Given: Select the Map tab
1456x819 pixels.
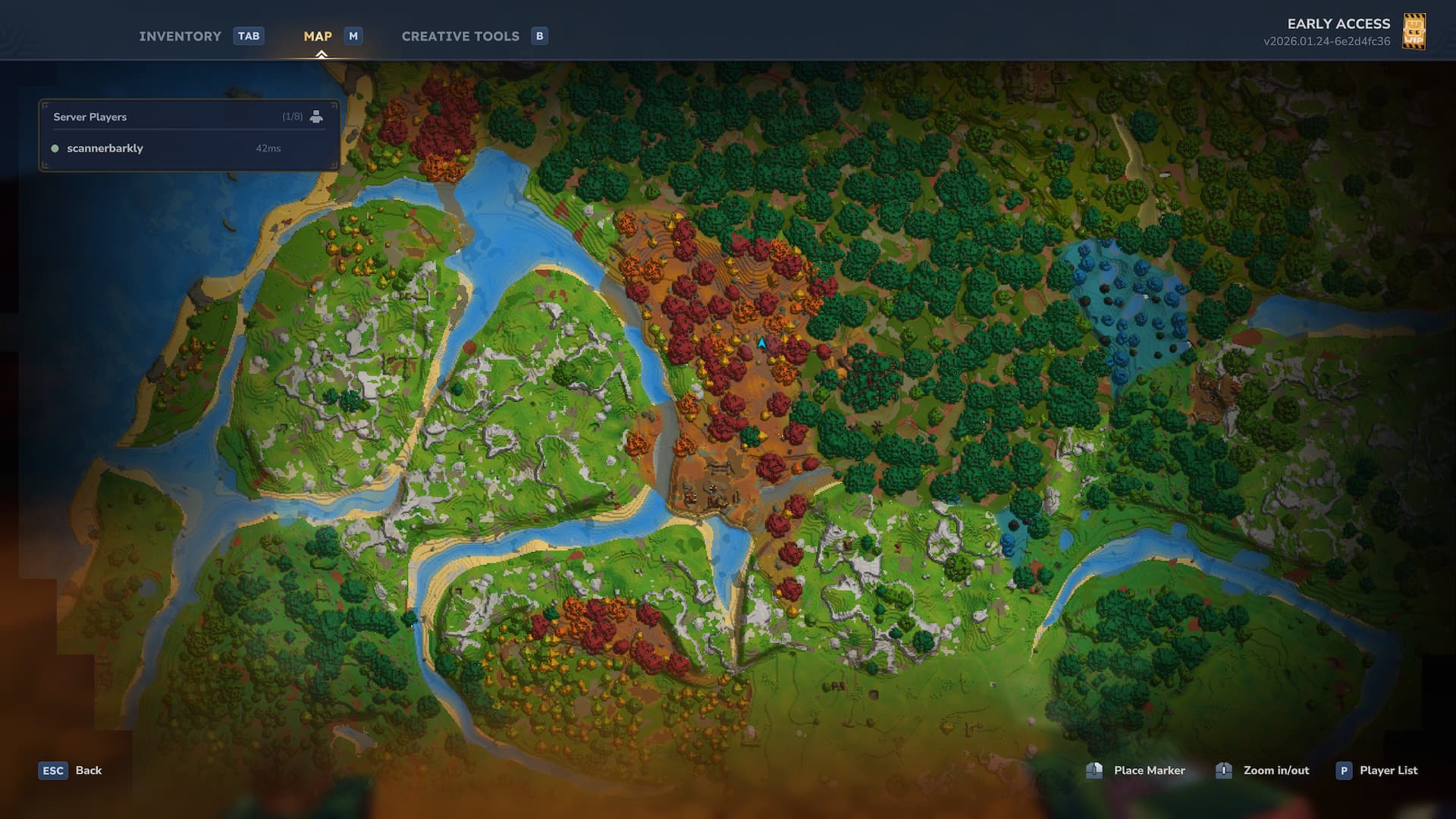Looking at the screenshot, I should click(318, 36).
